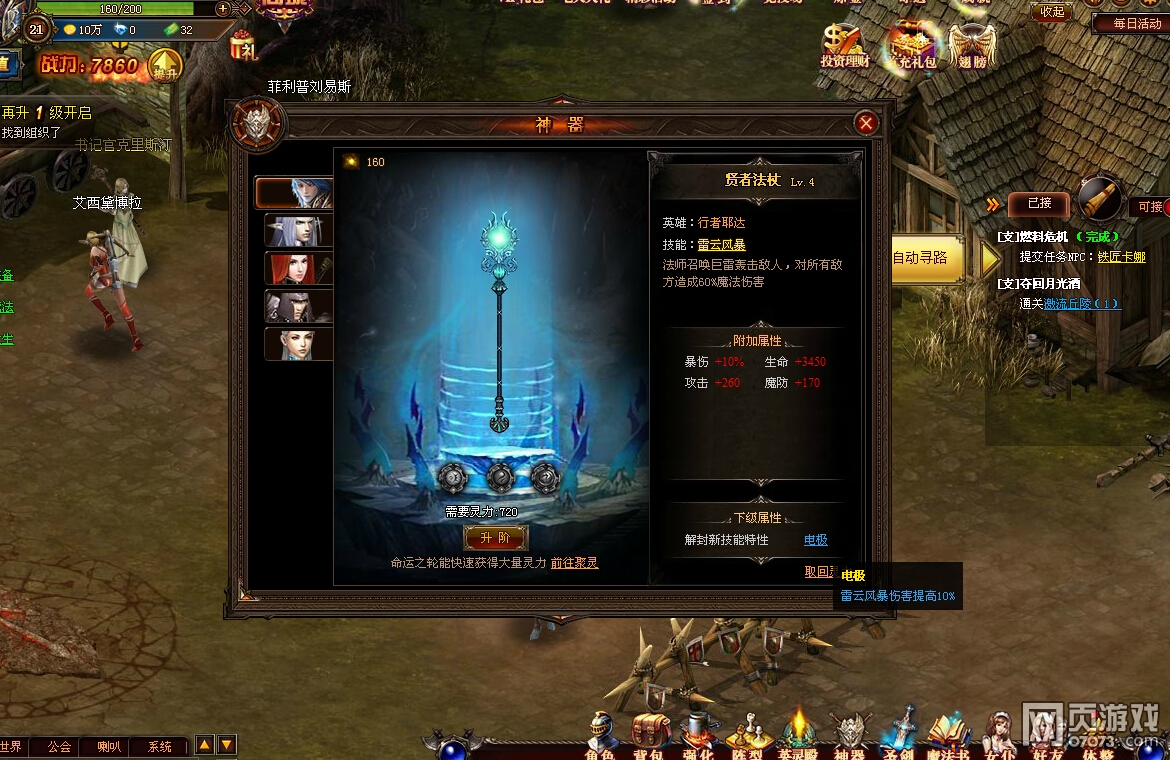
Task: Go to quest NPC 铁匠卡娜
Action: tap(1121, 257)
